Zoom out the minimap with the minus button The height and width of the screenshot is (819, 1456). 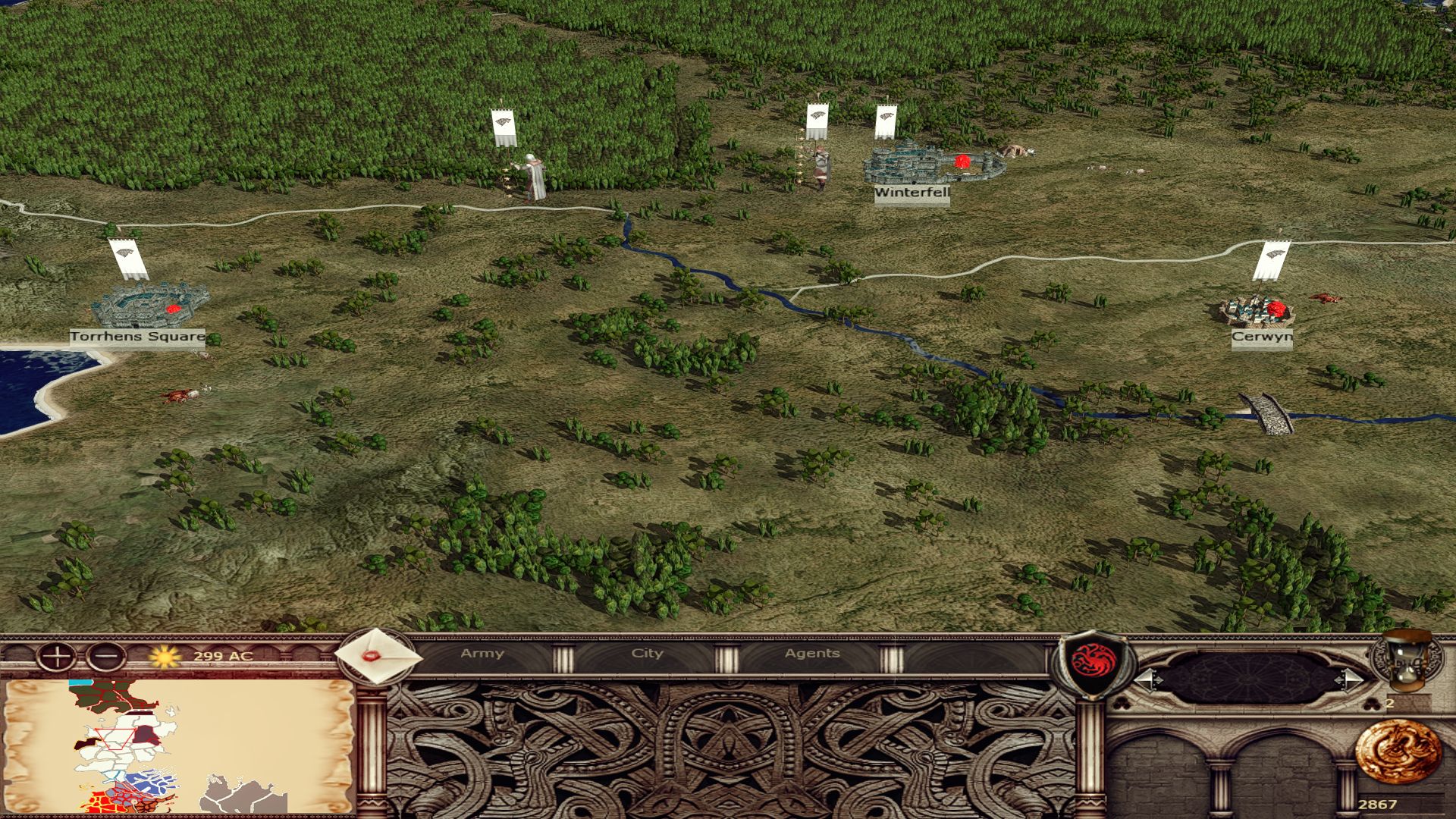[x=105, y=657]
